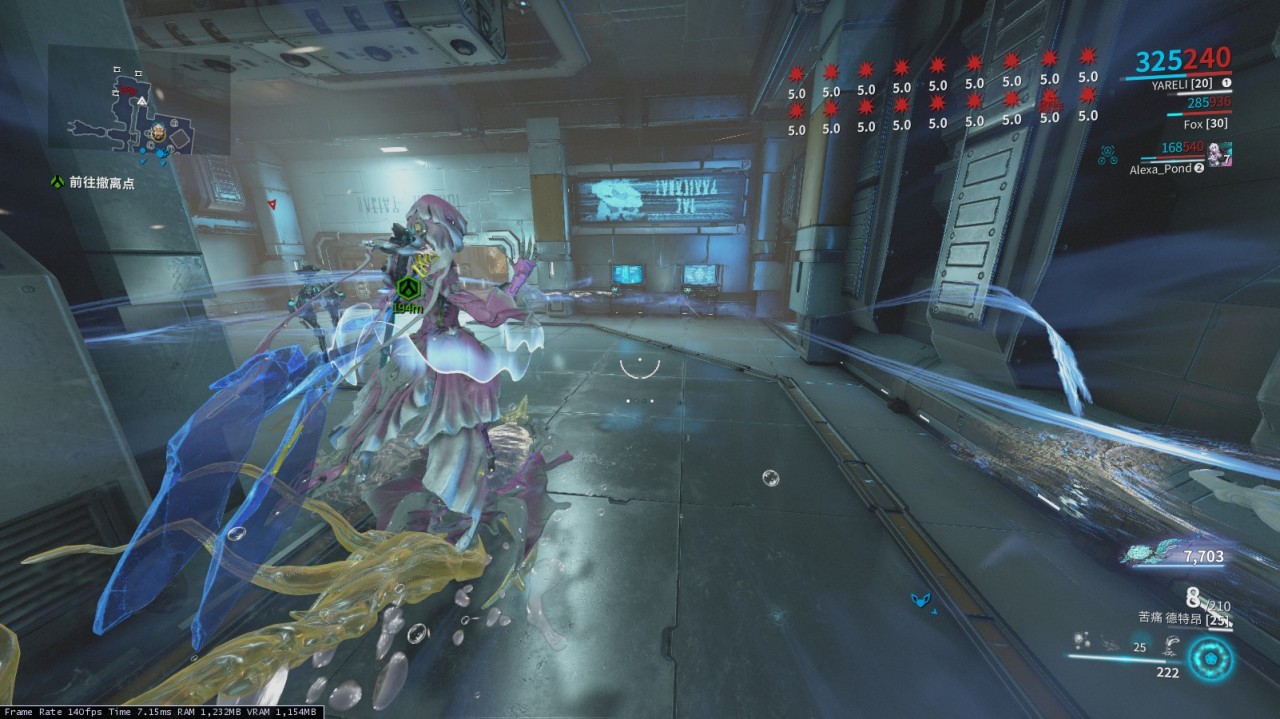Viewport: 1280px width, 719px height.
Task: Click the green extraction waypoint marker
Action: (x=407, y=288)
